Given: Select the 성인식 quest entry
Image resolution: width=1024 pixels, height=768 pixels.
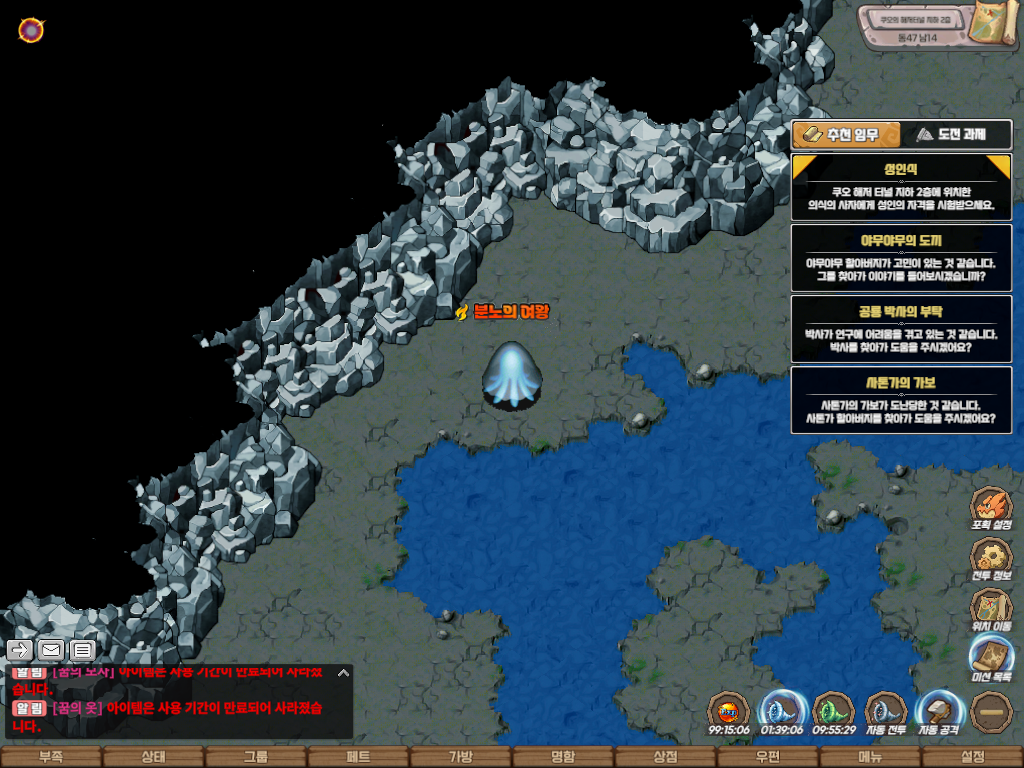Looking at the screenshot, I should point(901,187).
